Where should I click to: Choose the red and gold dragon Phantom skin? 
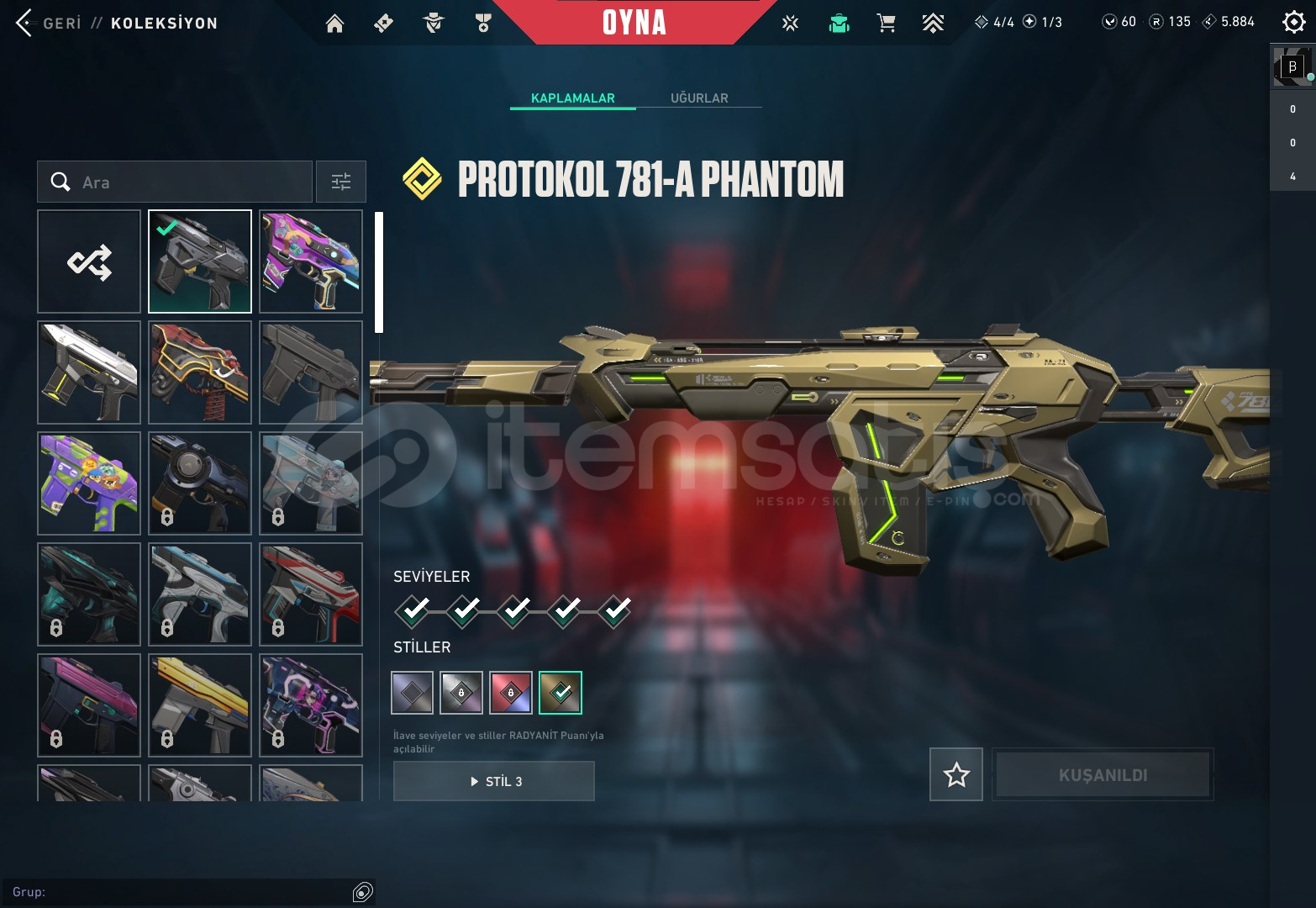(200, 372)
